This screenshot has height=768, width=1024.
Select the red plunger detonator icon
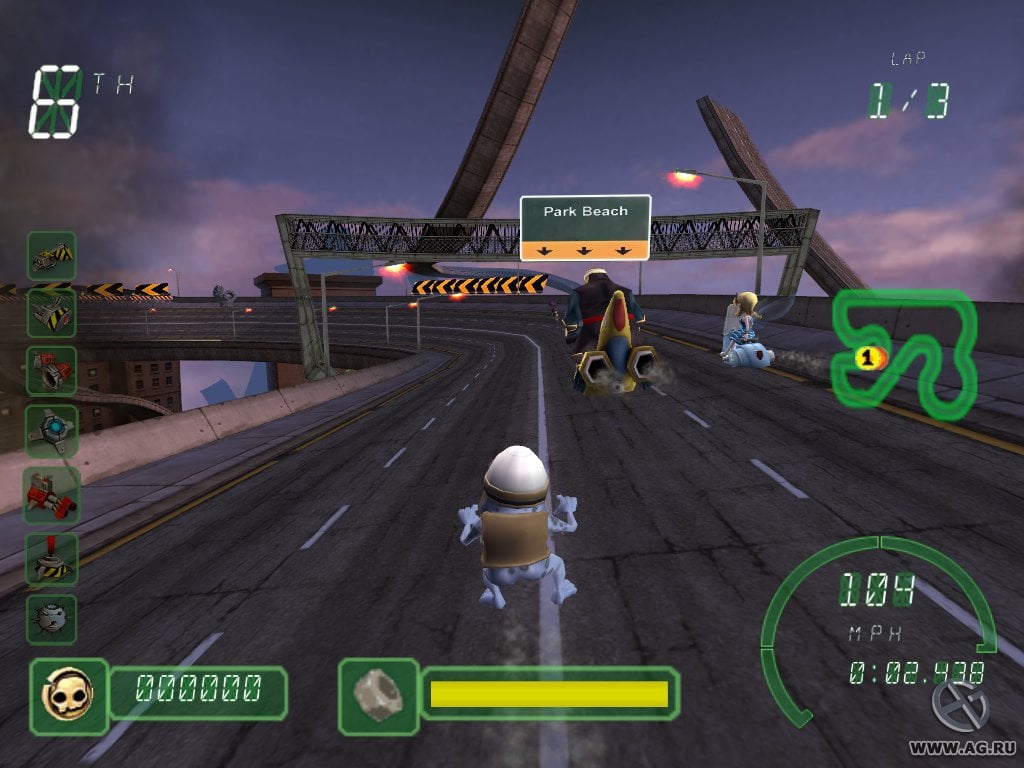51,556
